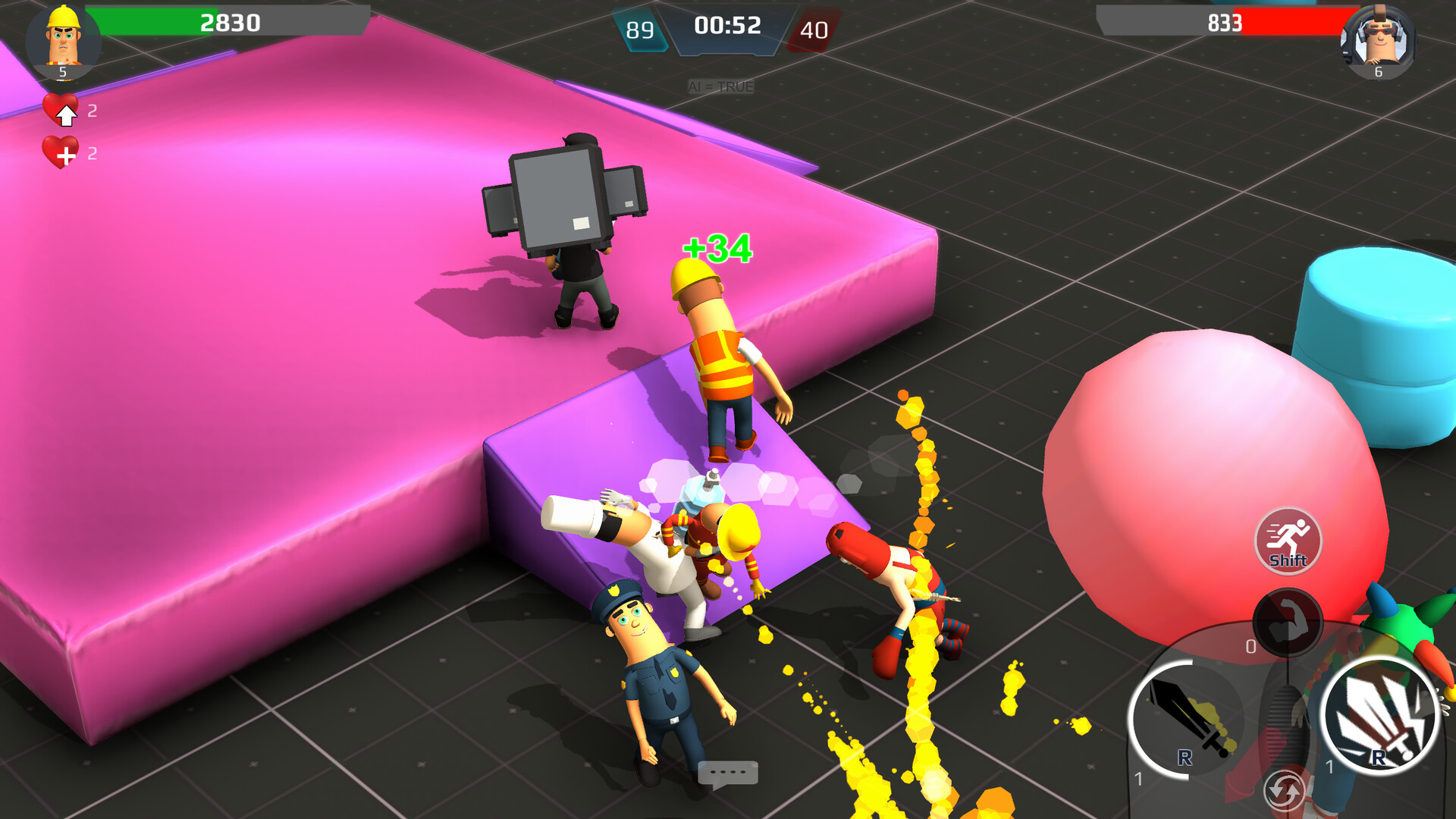This screenshot has width=1456, height=819.
Task: Click the 2830 health value label
Action: point(227,23)
